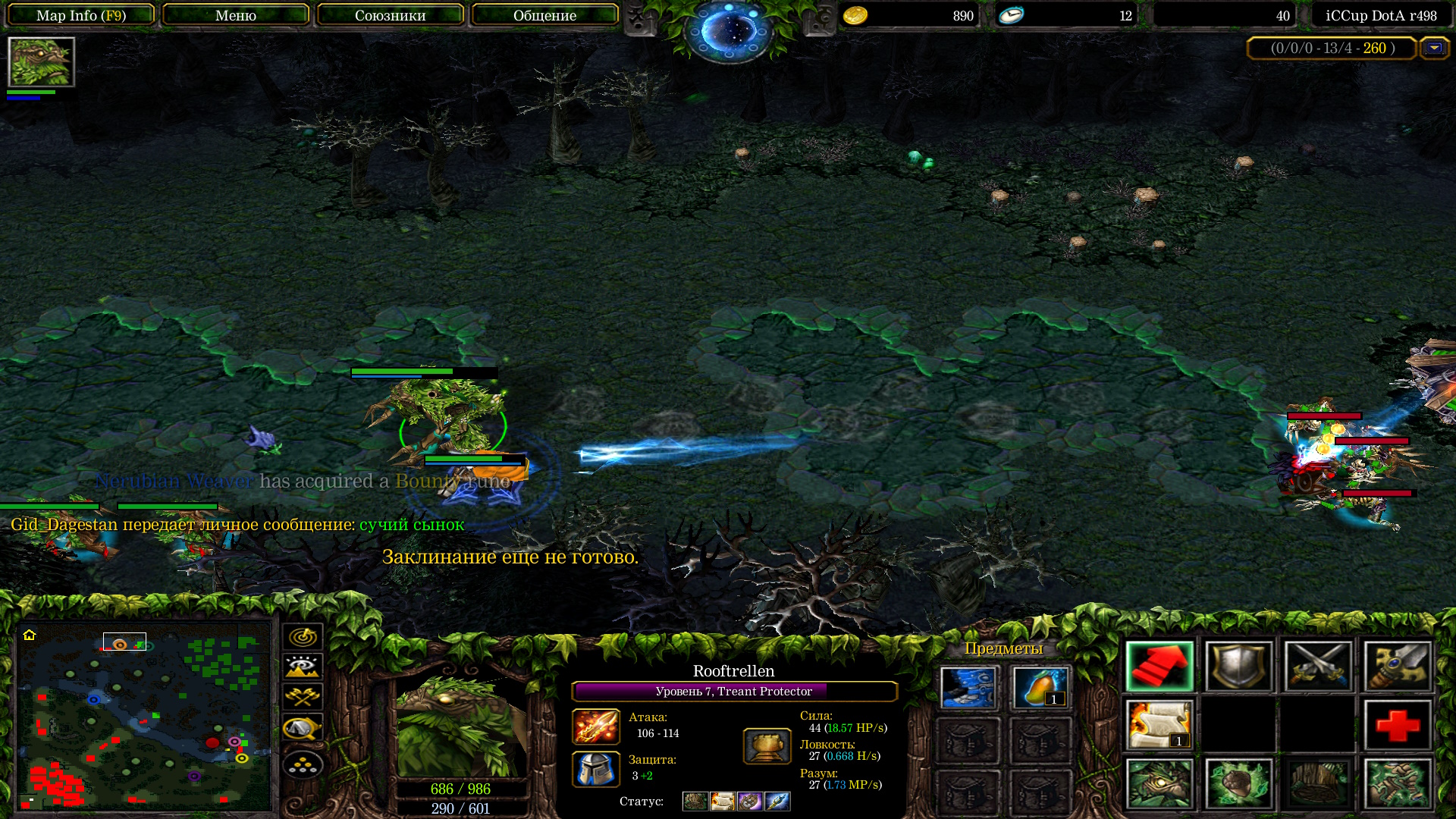Cast the glowing acorn ability
This screenshot has width=1456, height=819.
click(1238, 783)
